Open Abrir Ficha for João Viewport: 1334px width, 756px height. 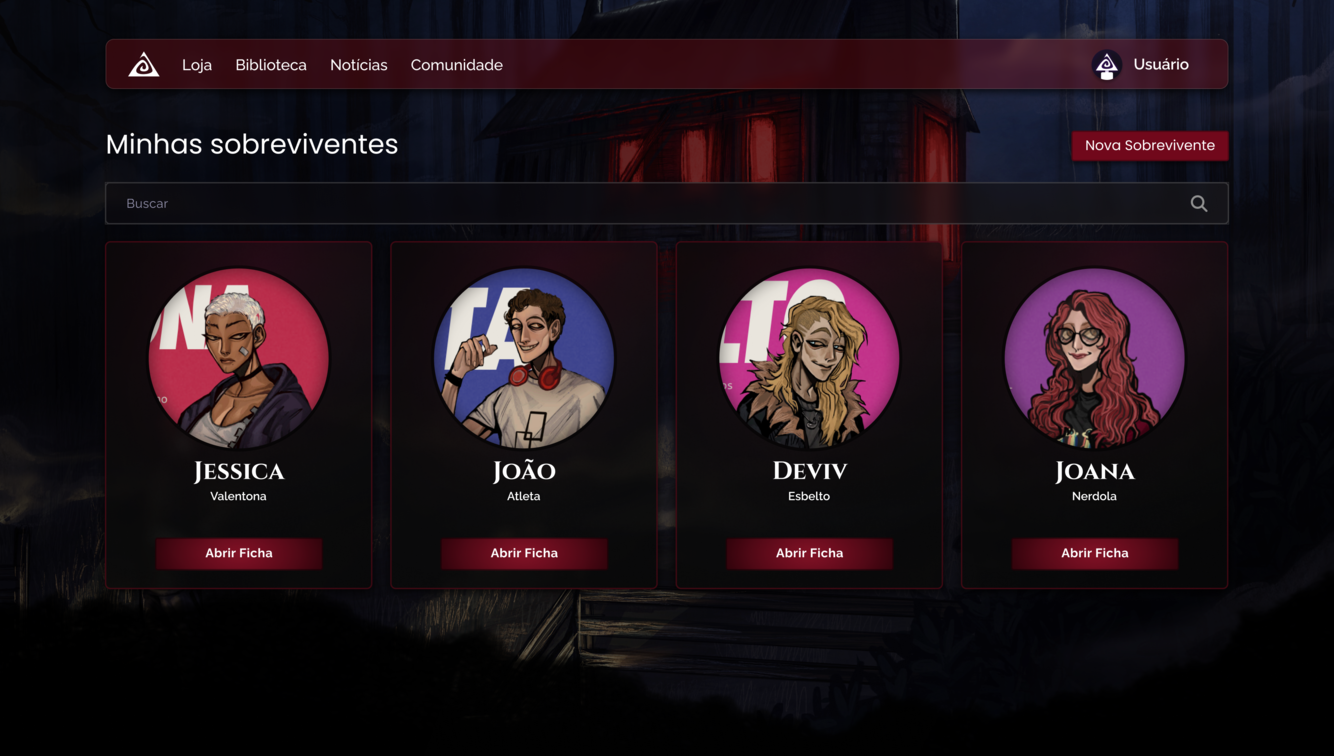click(524, 553)
